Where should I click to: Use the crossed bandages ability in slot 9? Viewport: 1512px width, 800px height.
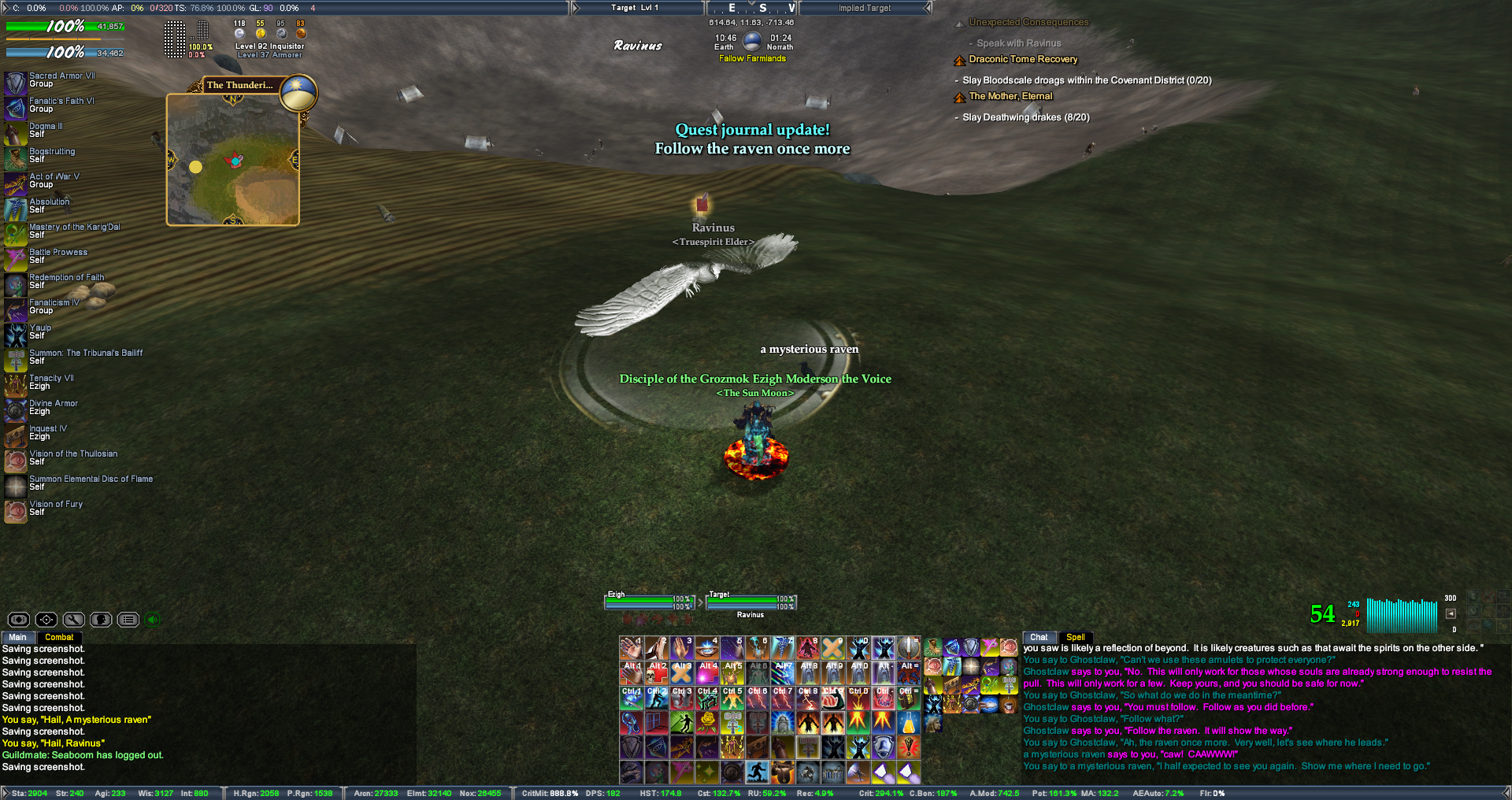(x=833, y=648)
